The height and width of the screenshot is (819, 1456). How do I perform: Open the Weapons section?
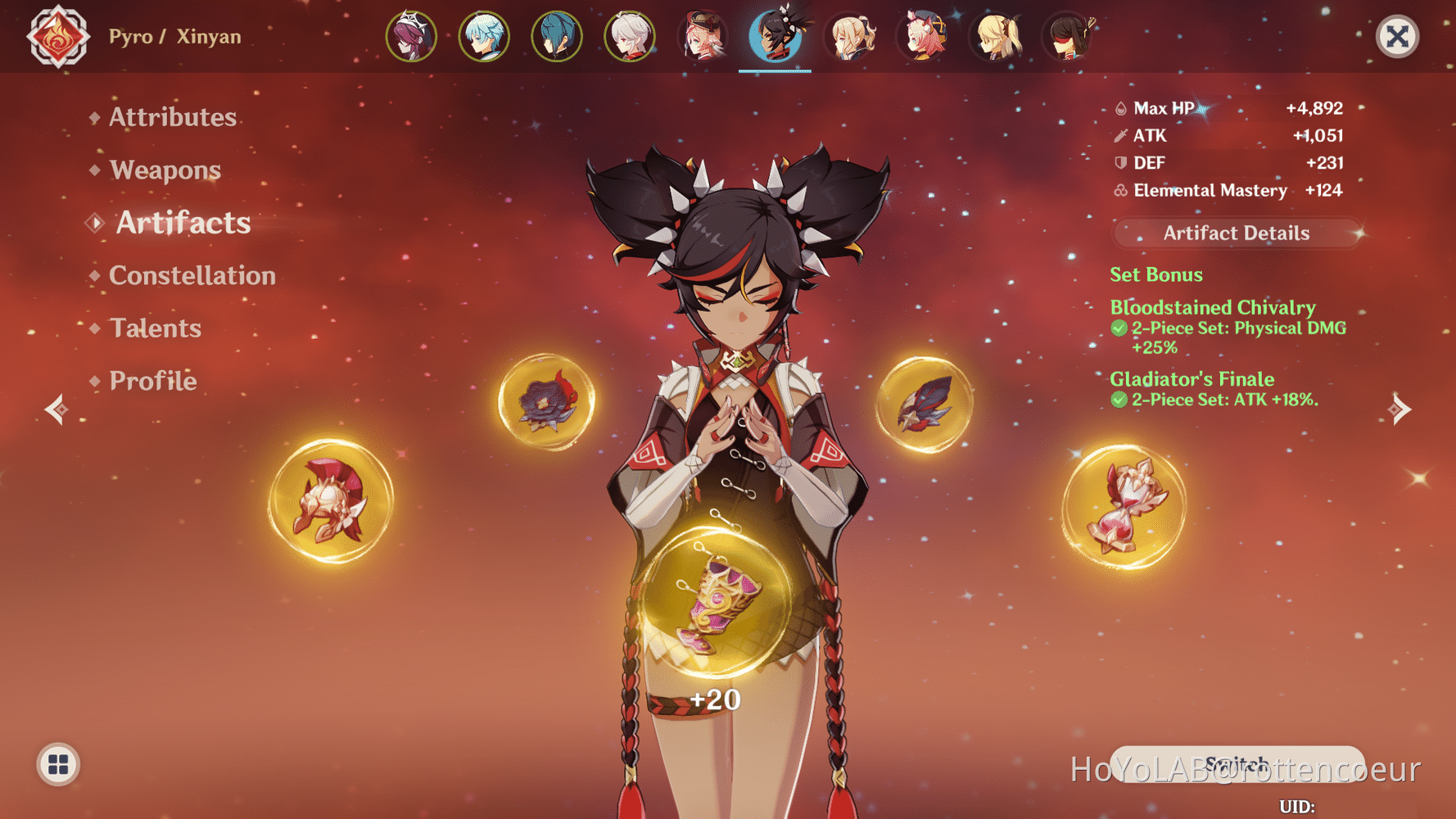165,170
